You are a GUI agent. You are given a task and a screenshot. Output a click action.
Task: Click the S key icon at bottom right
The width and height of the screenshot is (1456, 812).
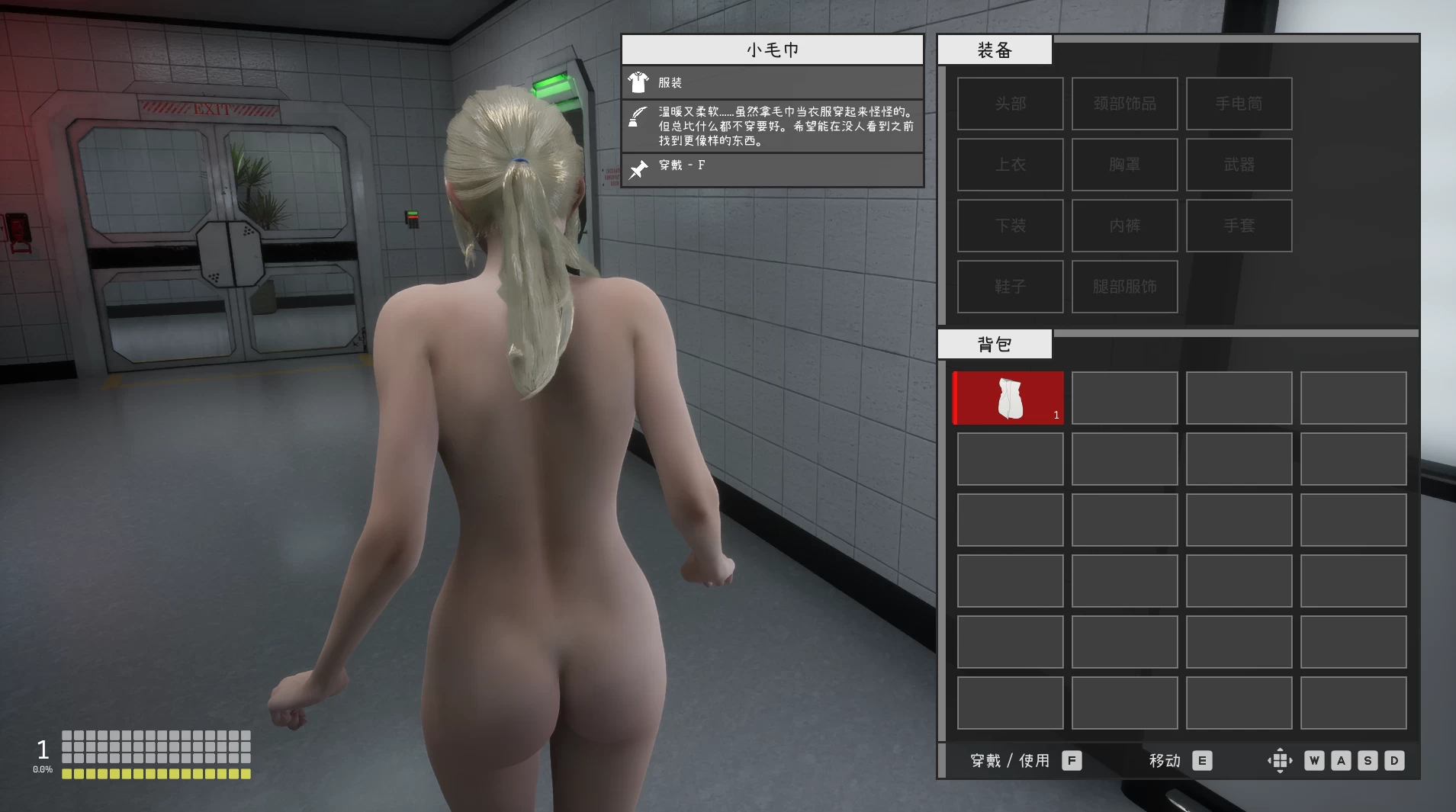click(1367, 760)
